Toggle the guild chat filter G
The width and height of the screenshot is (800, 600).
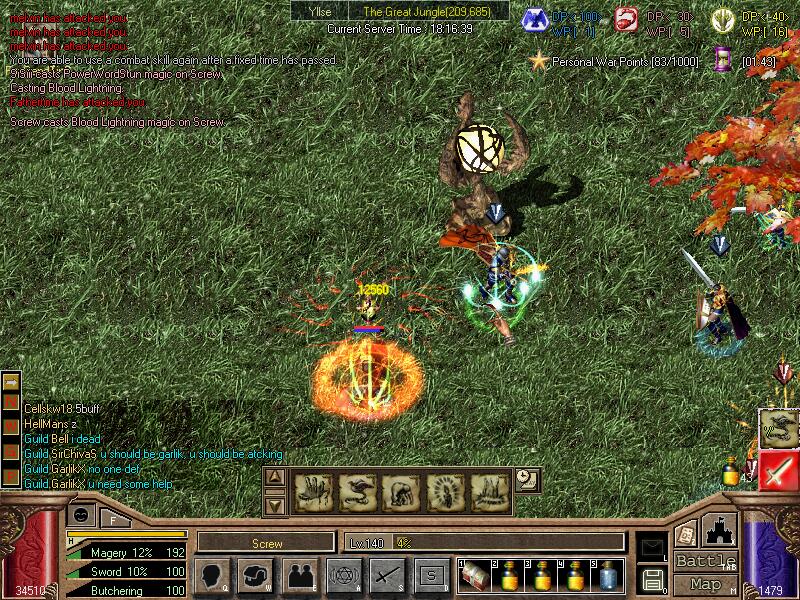(12, 439)
